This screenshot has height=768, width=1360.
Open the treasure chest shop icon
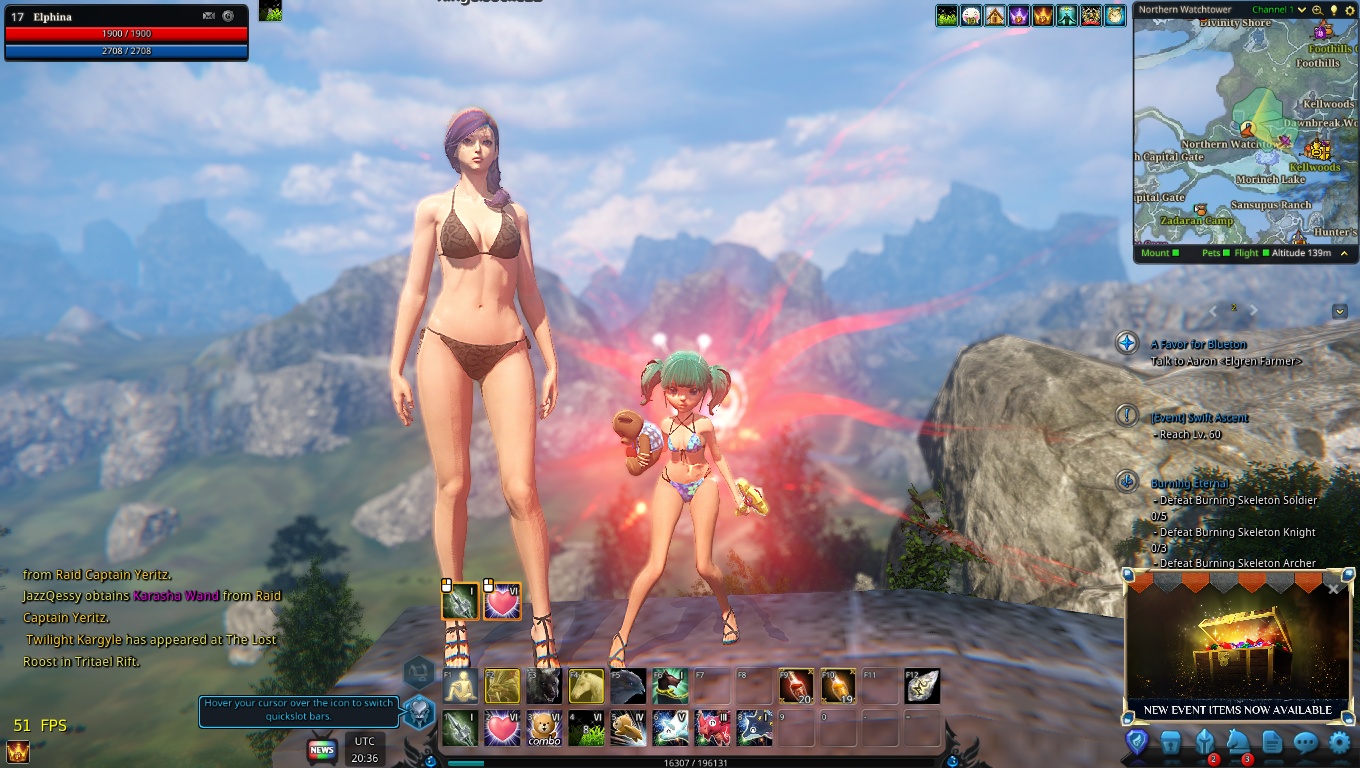pos(1171,742)
